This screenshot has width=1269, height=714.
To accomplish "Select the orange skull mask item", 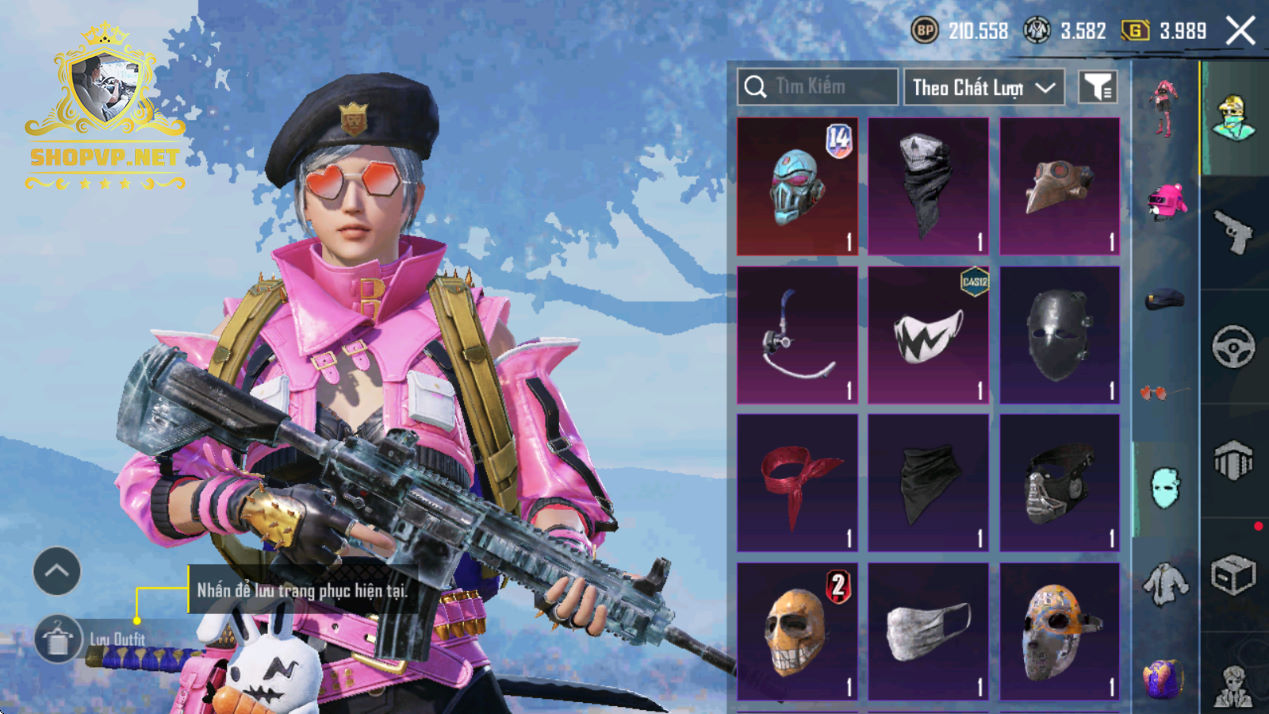I will click(x=797, y=631).
